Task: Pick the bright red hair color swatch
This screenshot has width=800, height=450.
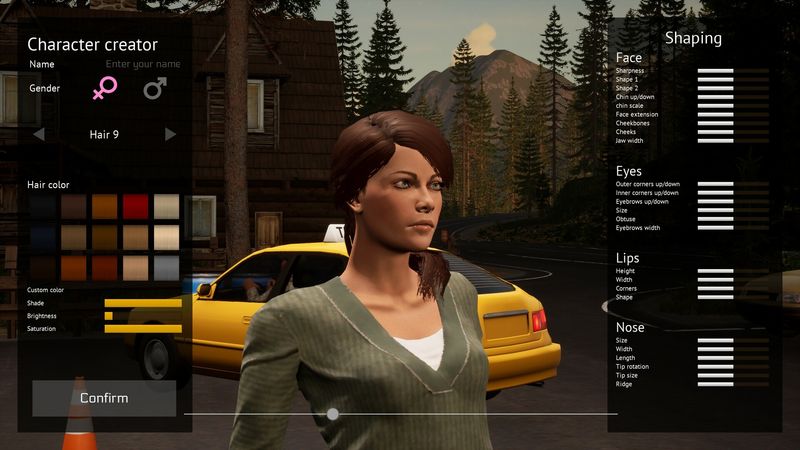Action: click(x=136, y=207)
